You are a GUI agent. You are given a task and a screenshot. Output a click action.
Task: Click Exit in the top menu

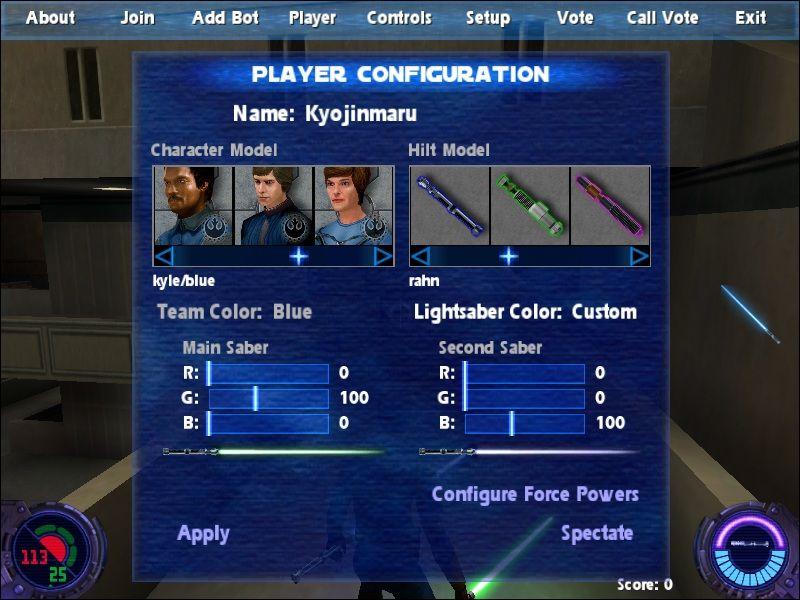point(751,18)
